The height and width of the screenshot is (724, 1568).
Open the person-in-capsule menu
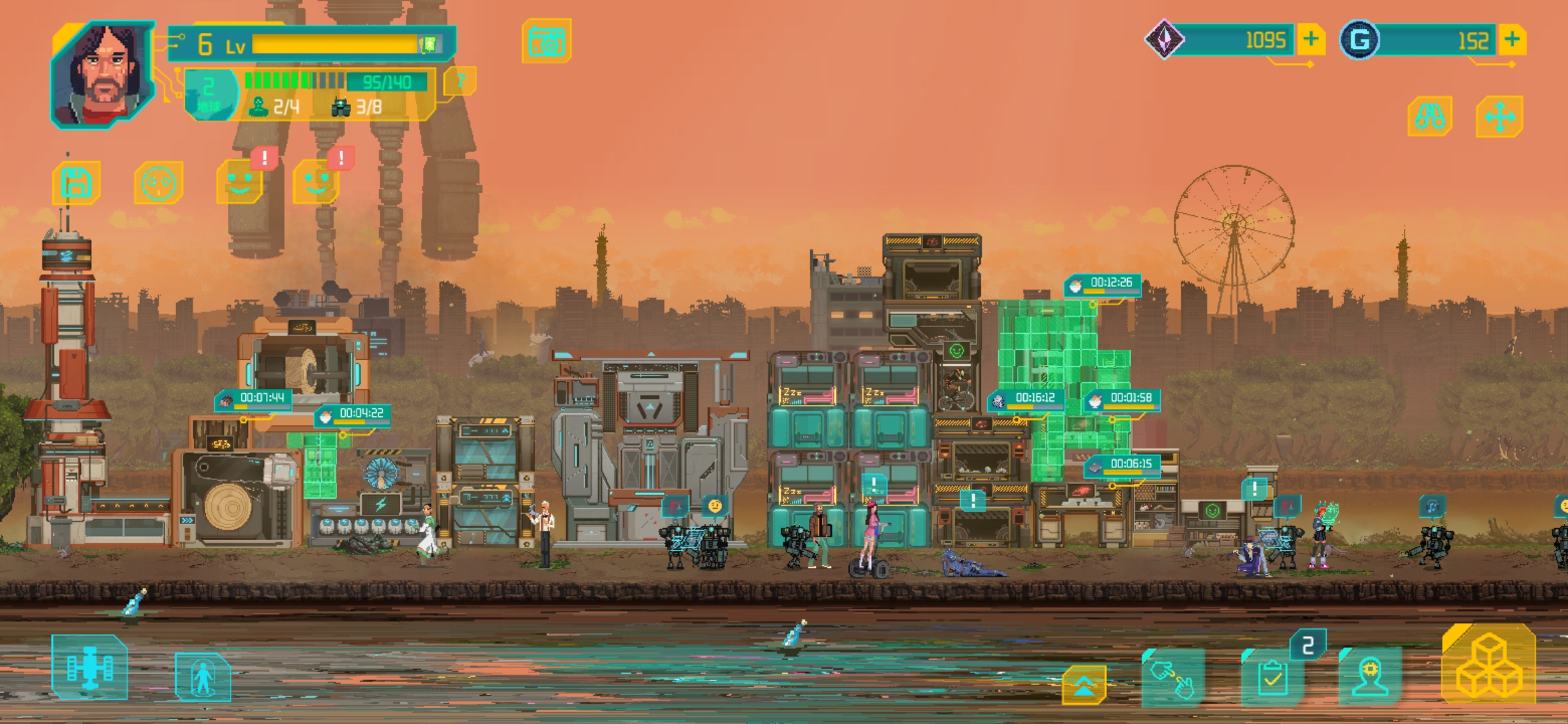tap(203, 677)
